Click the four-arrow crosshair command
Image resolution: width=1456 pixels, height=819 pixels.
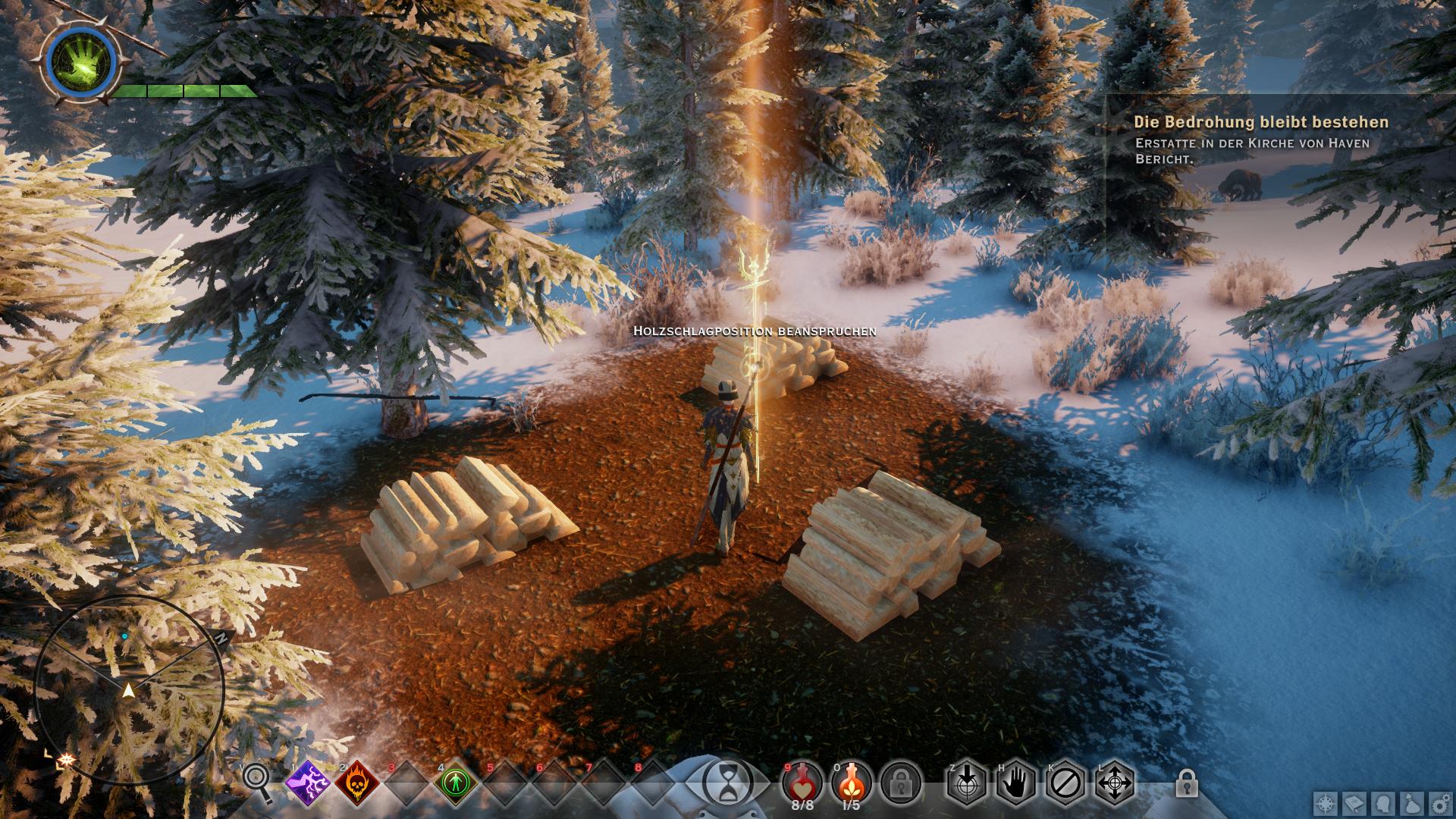[x=1114, y=781]
